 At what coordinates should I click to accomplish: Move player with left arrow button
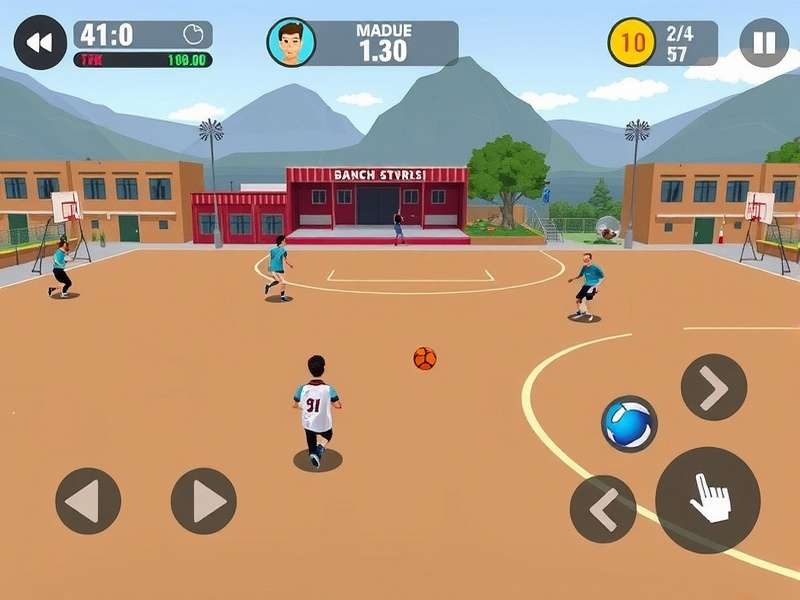click(88, 501)
